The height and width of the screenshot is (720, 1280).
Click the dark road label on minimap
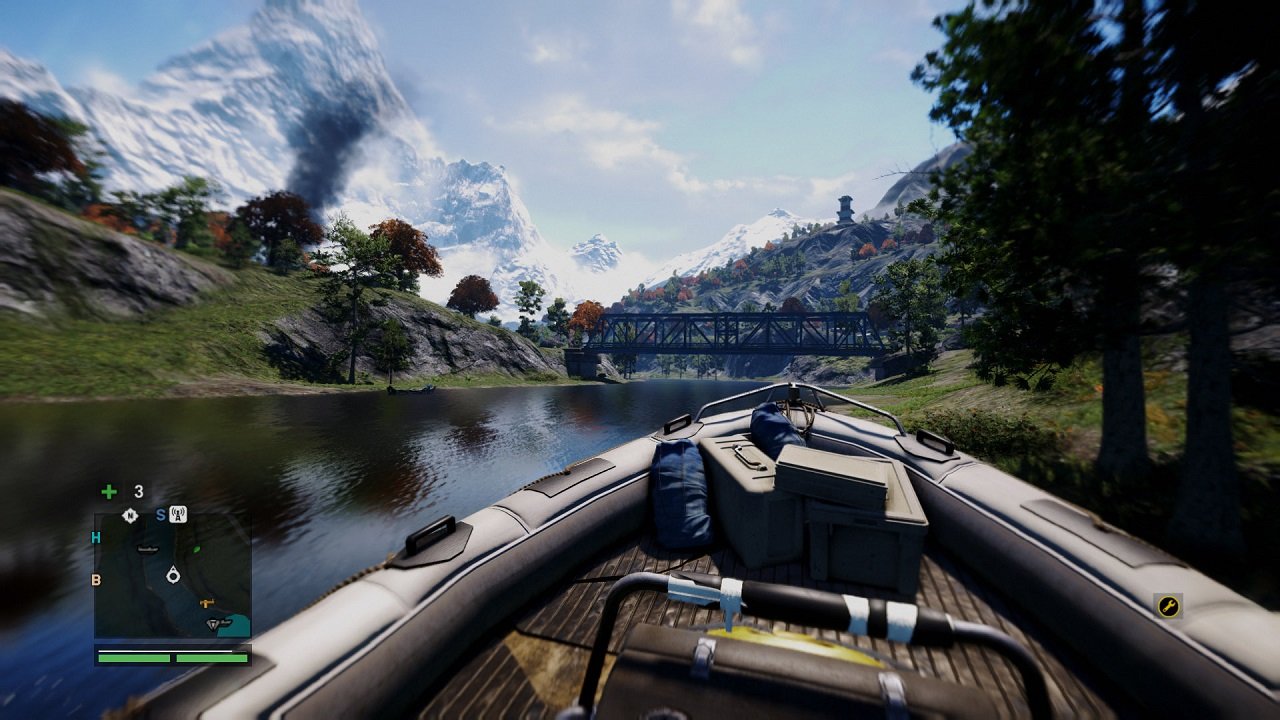coord(146,549)
